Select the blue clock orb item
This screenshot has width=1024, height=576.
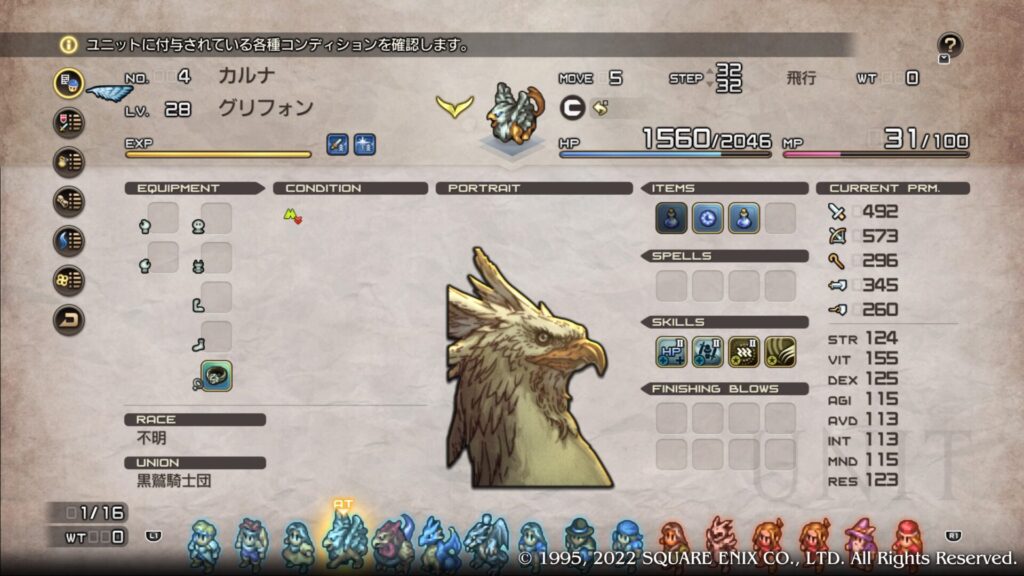click(x=708, y=218)
